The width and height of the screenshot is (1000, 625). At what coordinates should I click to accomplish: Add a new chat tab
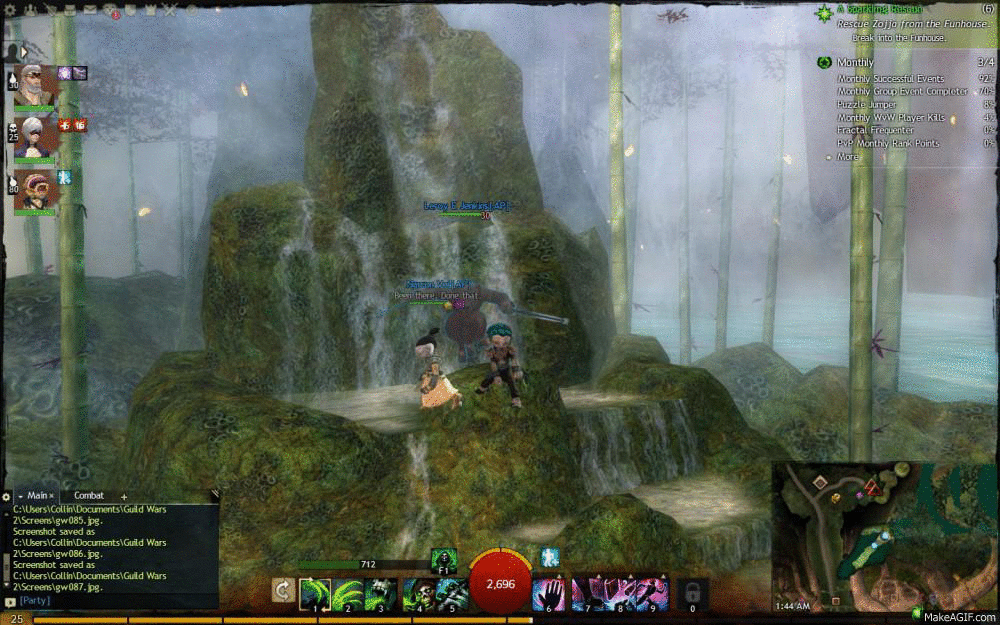point(124,496)
